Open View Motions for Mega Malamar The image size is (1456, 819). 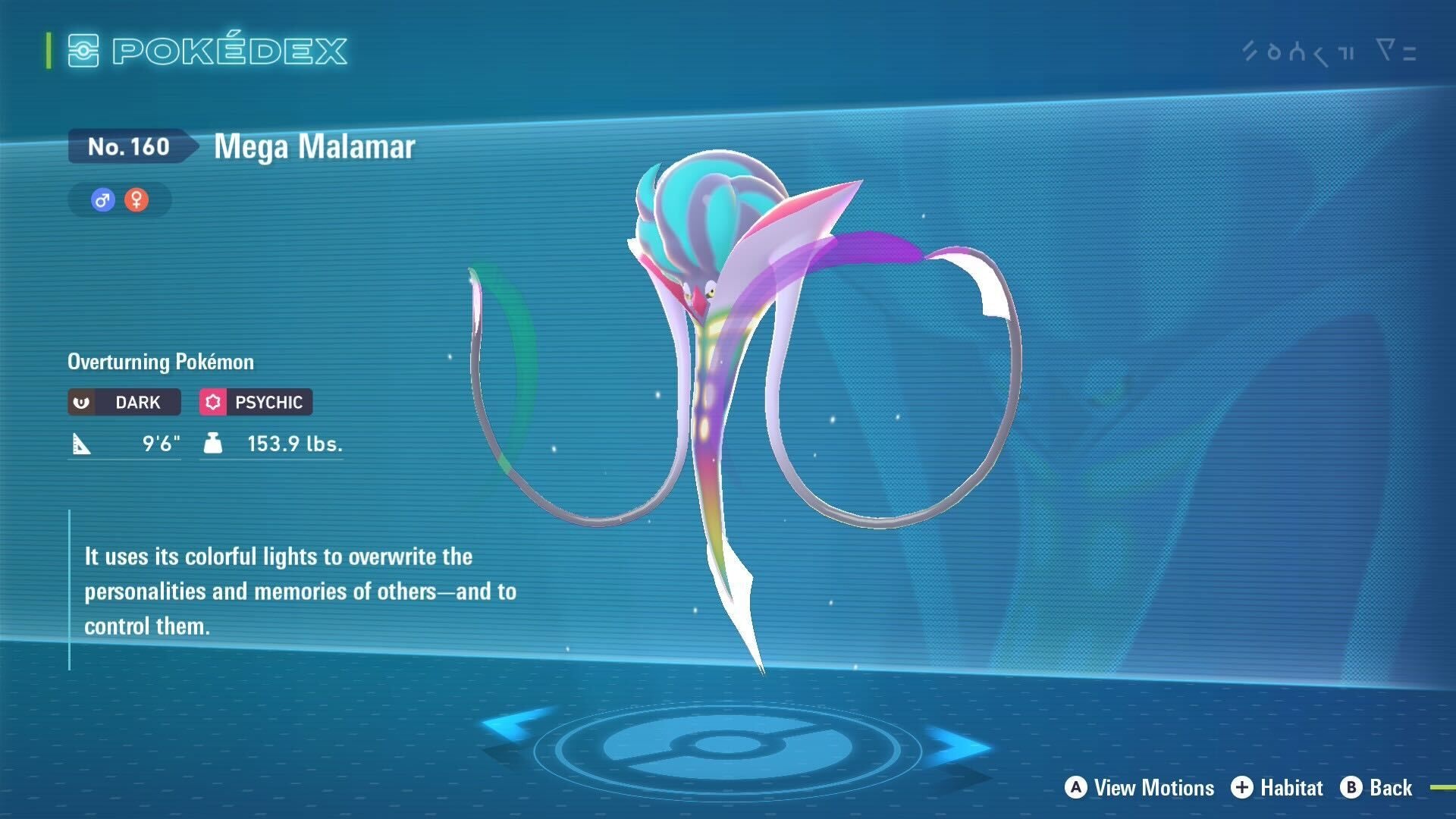tap(1139, 788)
